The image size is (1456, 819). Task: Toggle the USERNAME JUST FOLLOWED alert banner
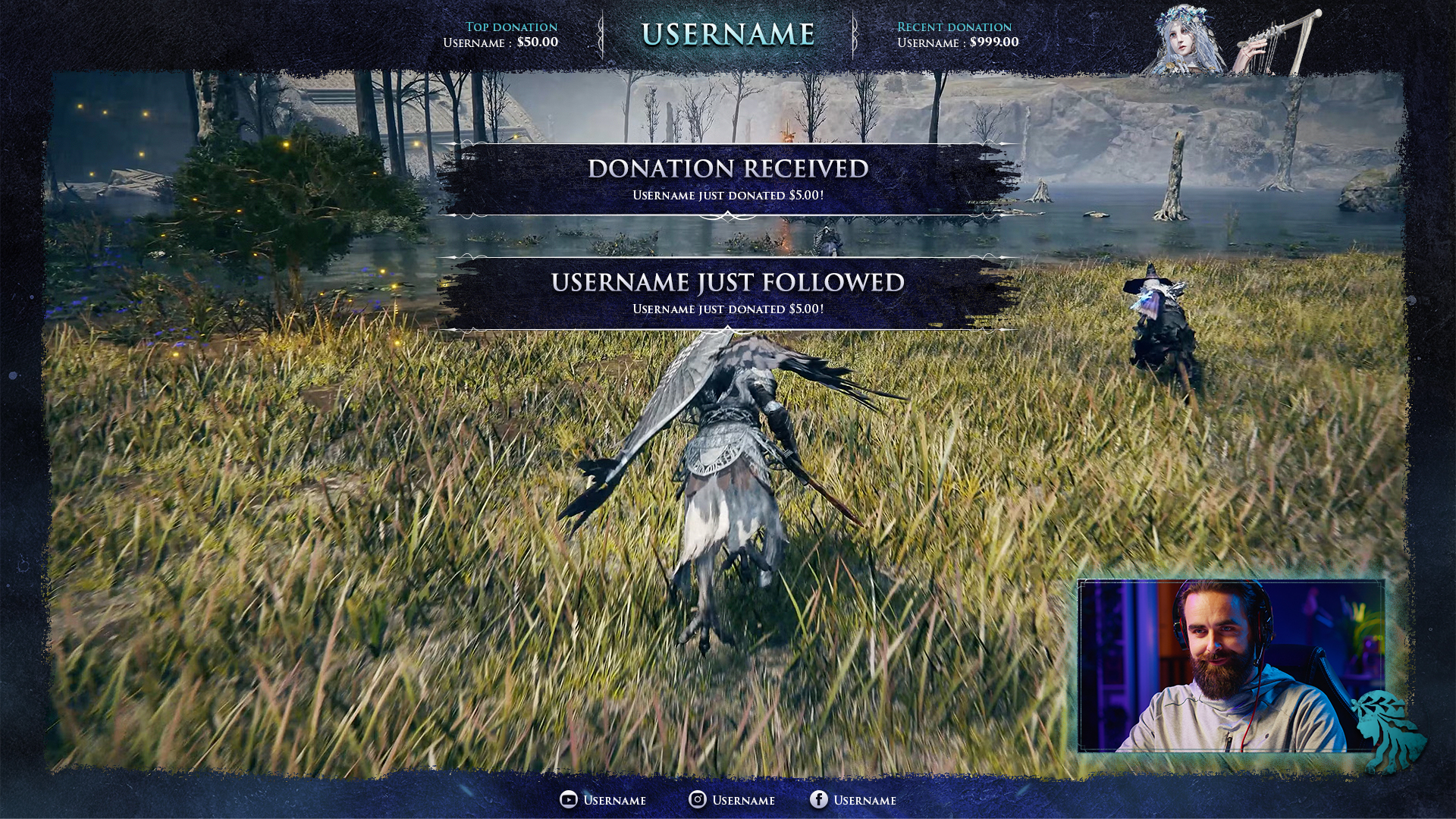pyautogui.click(x=726, y=296)
